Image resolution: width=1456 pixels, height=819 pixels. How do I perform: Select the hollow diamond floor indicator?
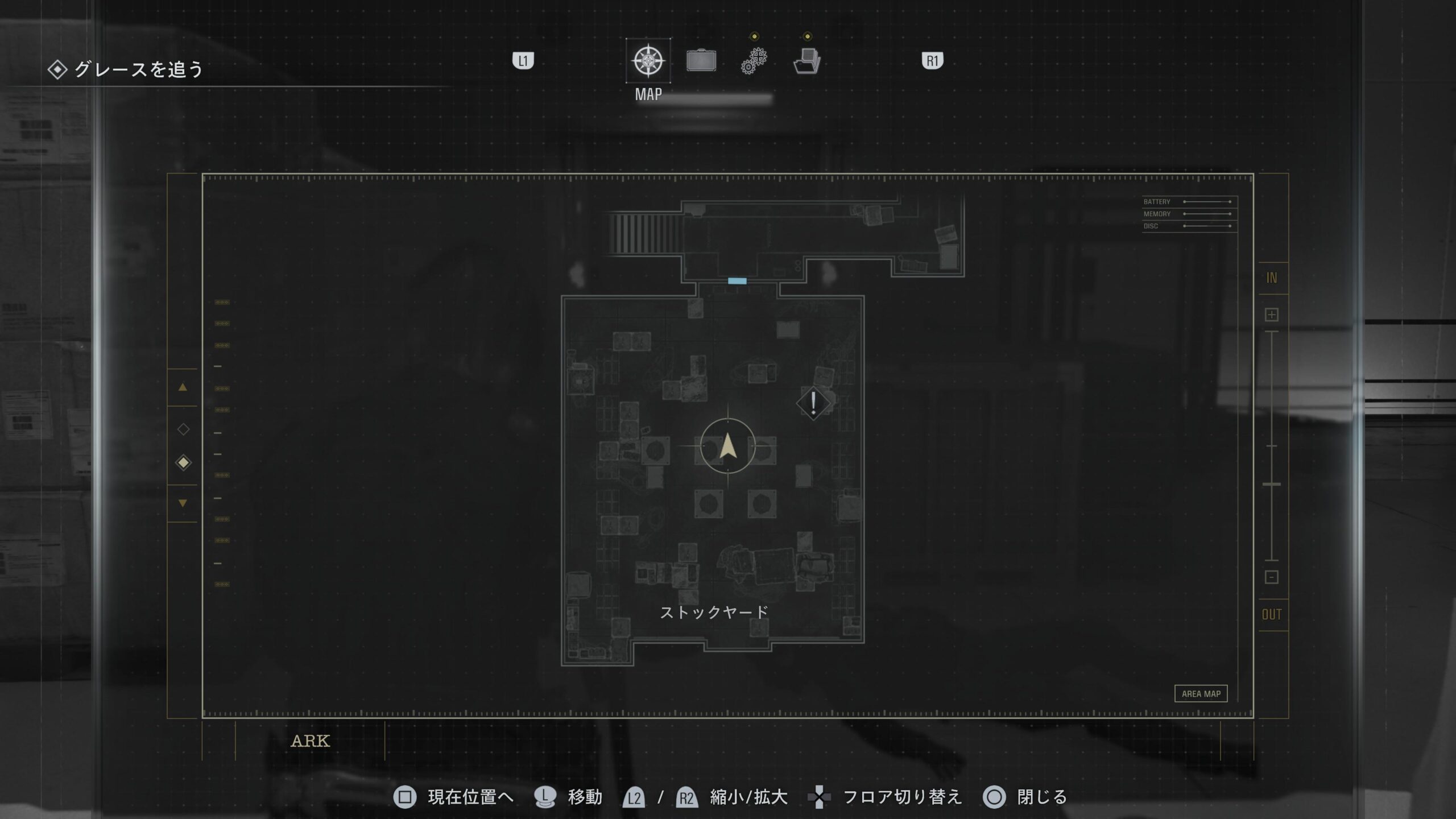(183, 429)
